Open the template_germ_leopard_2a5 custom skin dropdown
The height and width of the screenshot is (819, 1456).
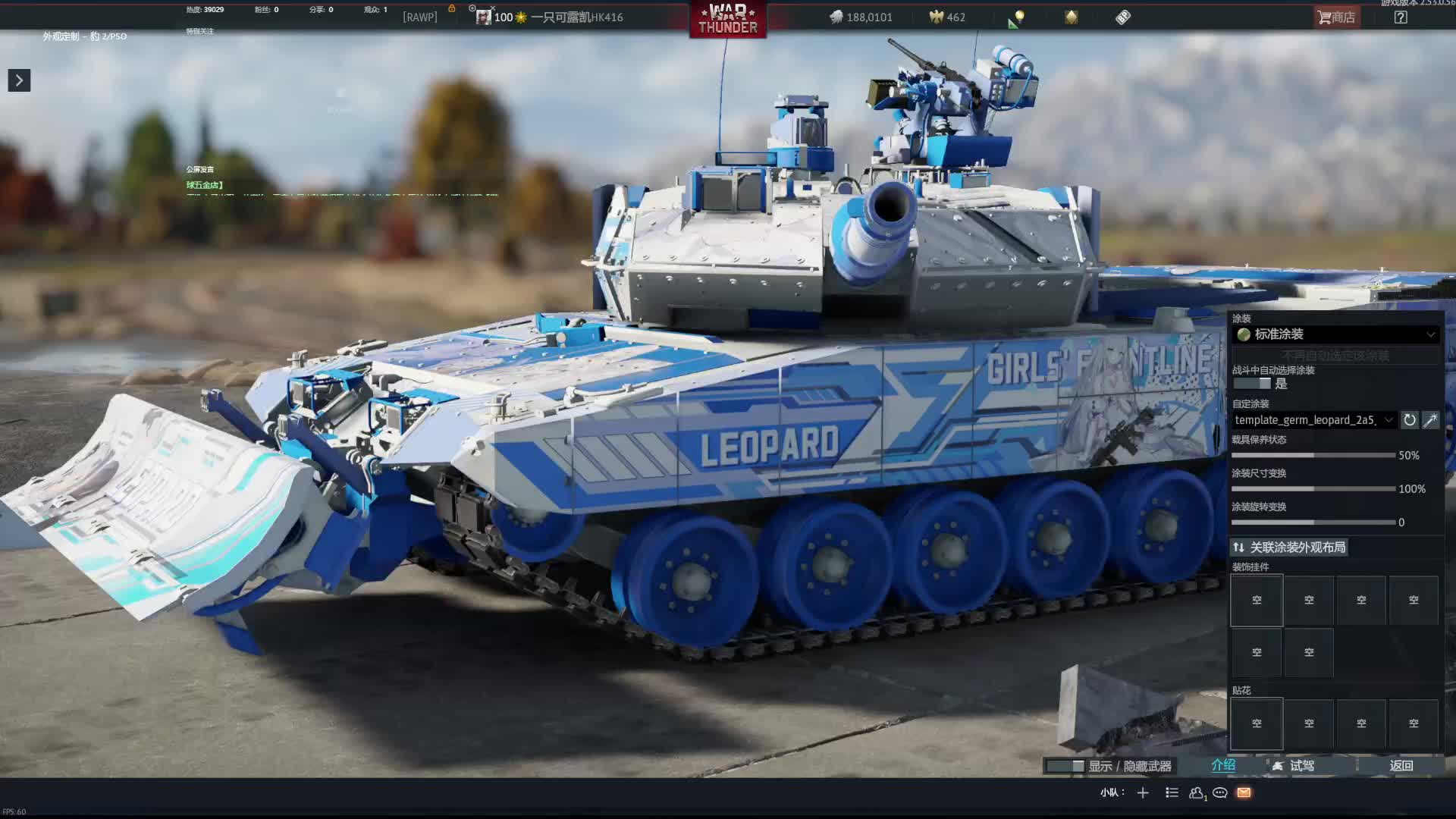click(x=1313, y=420)
